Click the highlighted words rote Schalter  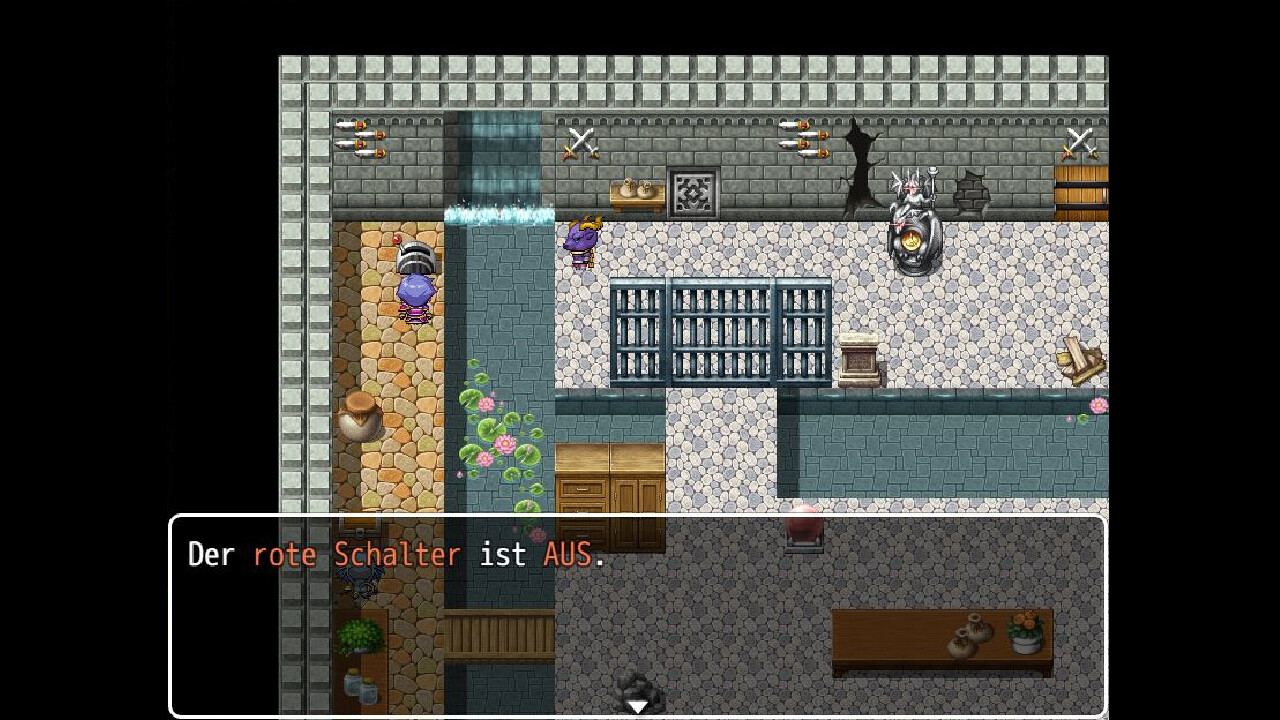(x=356, y=554)
